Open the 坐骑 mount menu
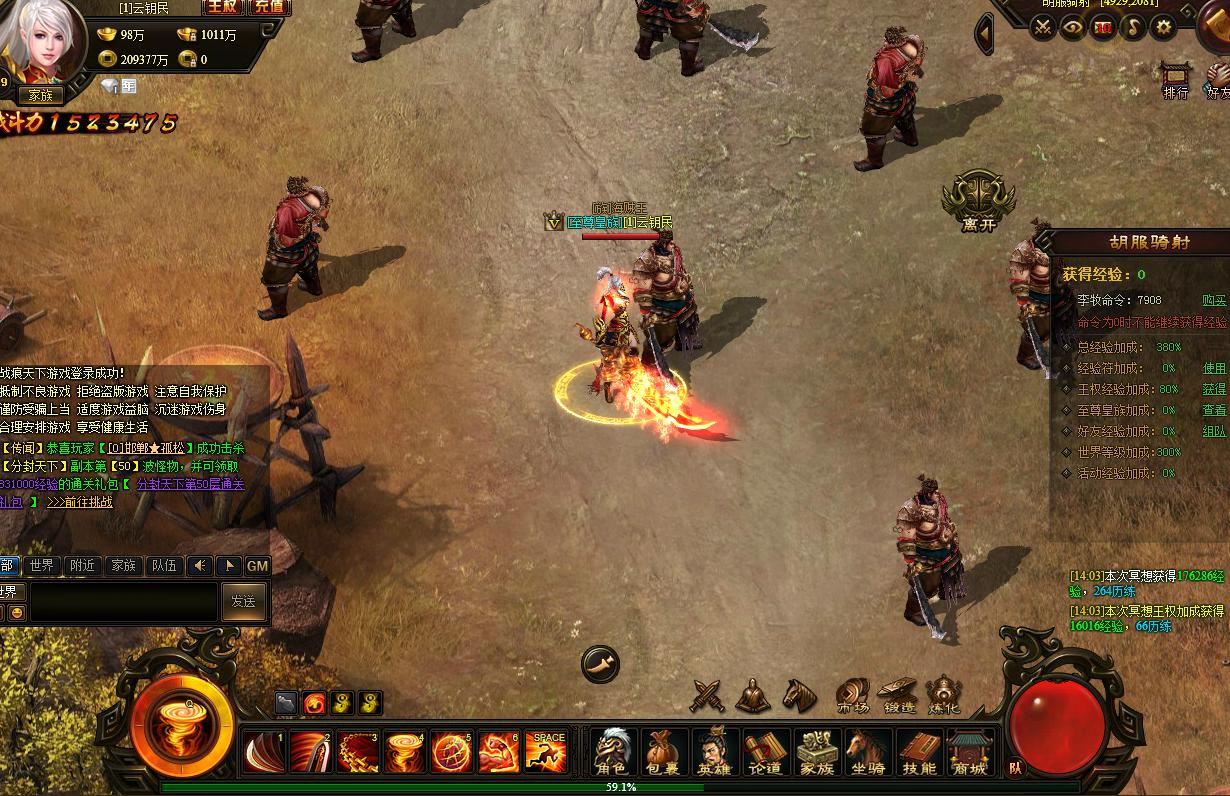The height and width of the screenshot is (796, 1230). (868, 752)
